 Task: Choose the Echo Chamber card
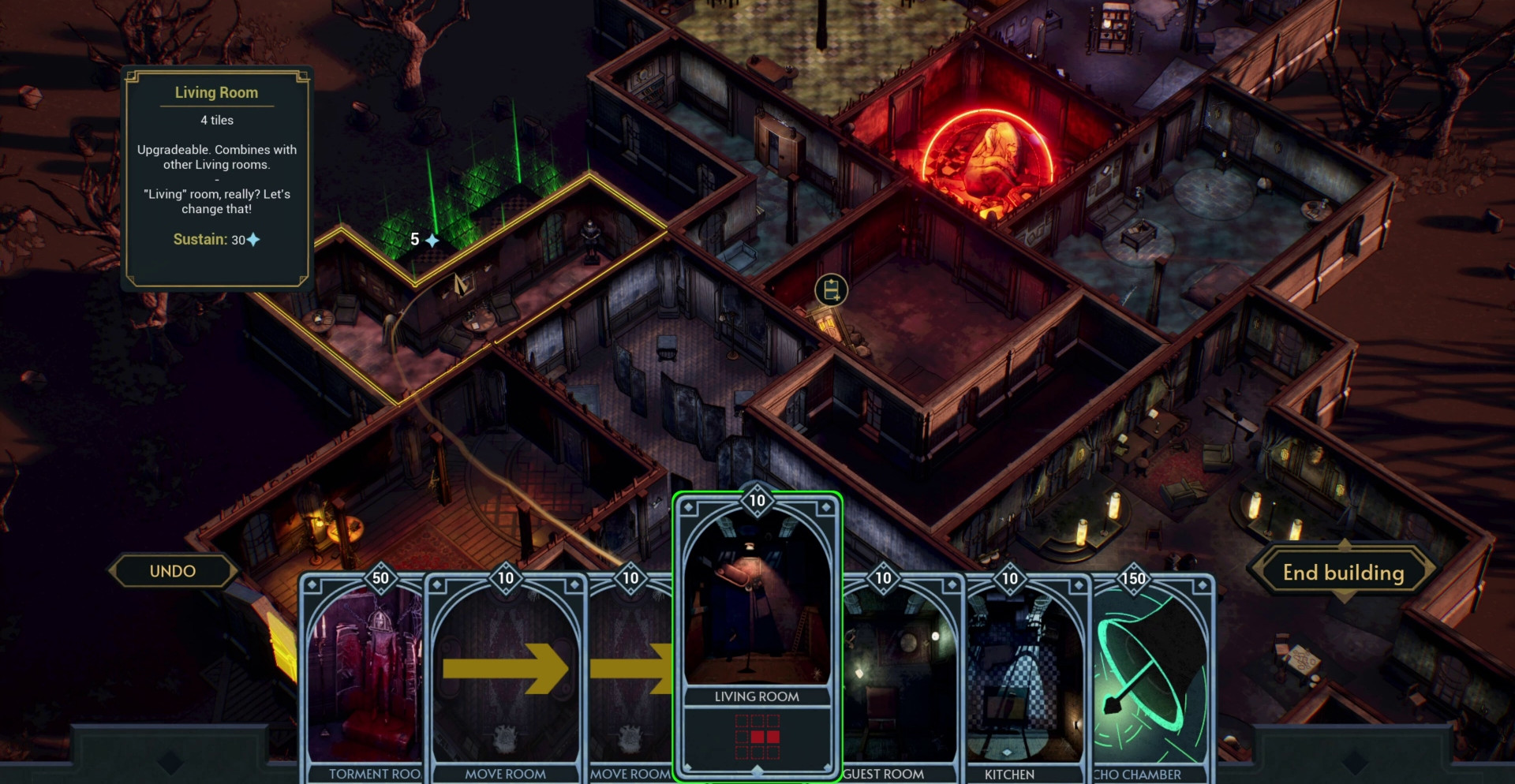[x=1150, y=678]
